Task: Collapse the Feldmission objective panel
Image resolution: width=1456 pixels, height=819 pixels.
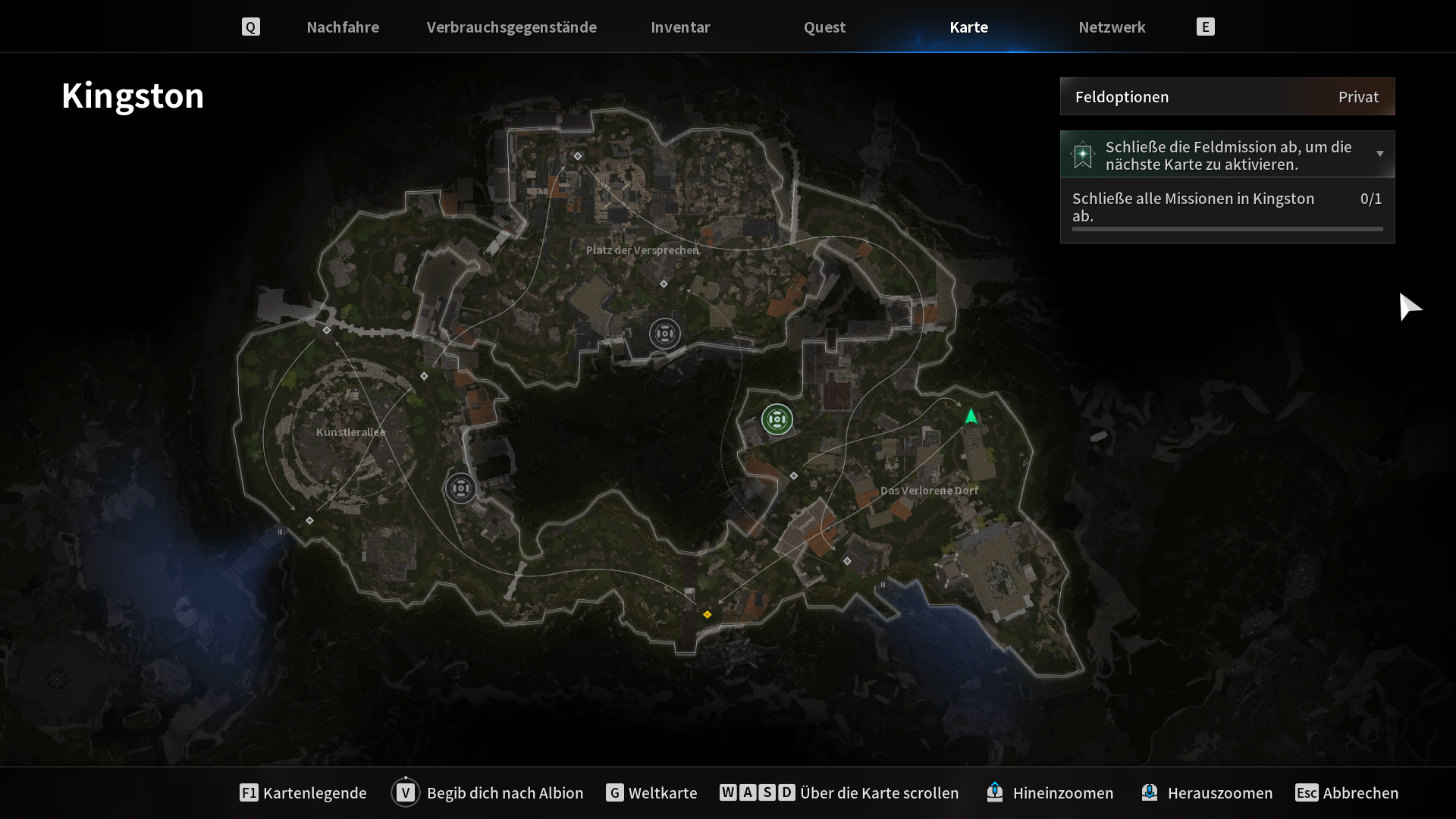Action: point(1379,154)
